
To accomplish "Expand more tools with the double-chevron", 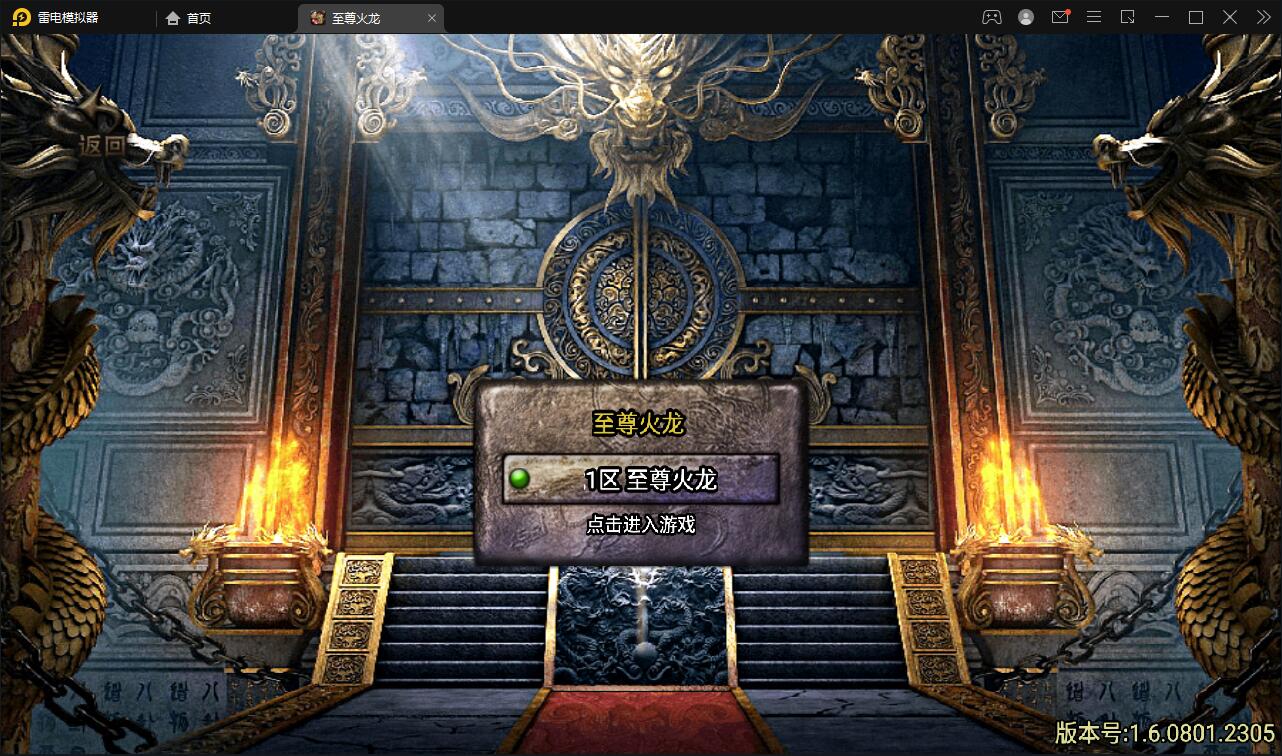I will click(x=1263, y=17).
